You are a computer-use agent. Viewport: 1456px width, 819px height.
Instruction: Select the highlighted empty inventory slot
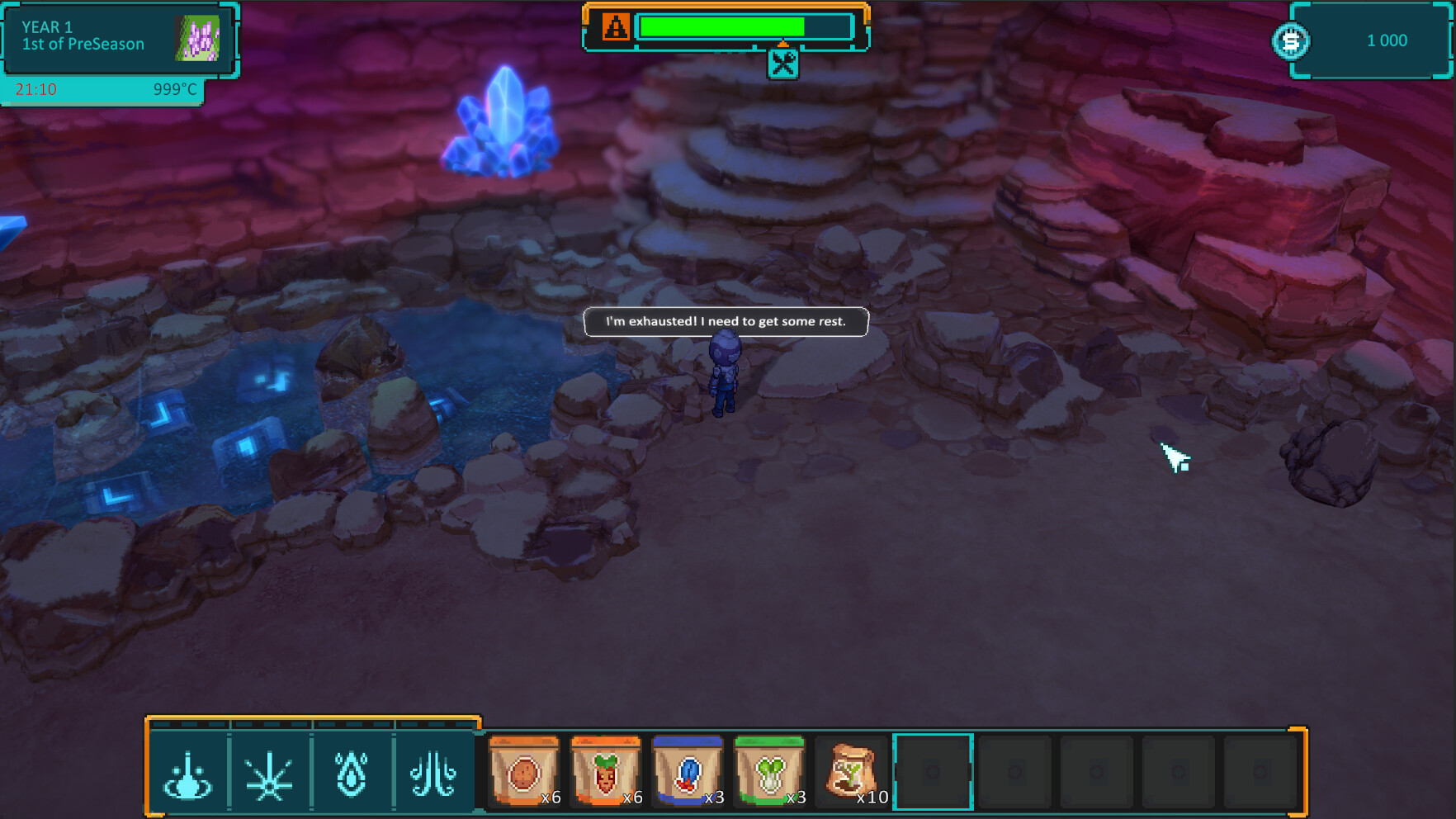(x=933, y=771)
